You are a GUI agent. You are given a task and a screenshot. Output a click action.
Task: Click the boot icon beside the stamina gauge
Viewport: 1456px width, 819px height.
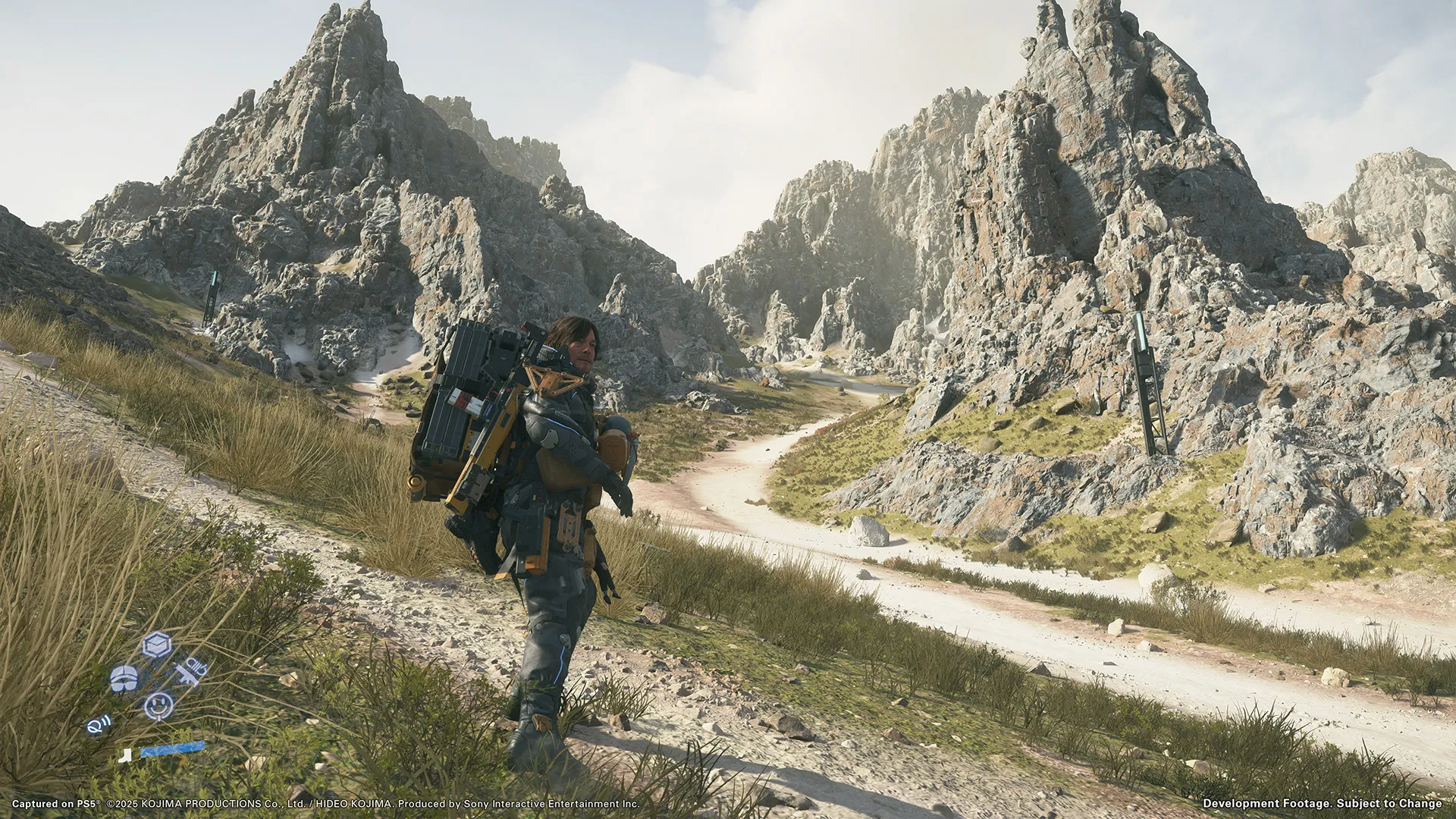[x=125, y=755]
